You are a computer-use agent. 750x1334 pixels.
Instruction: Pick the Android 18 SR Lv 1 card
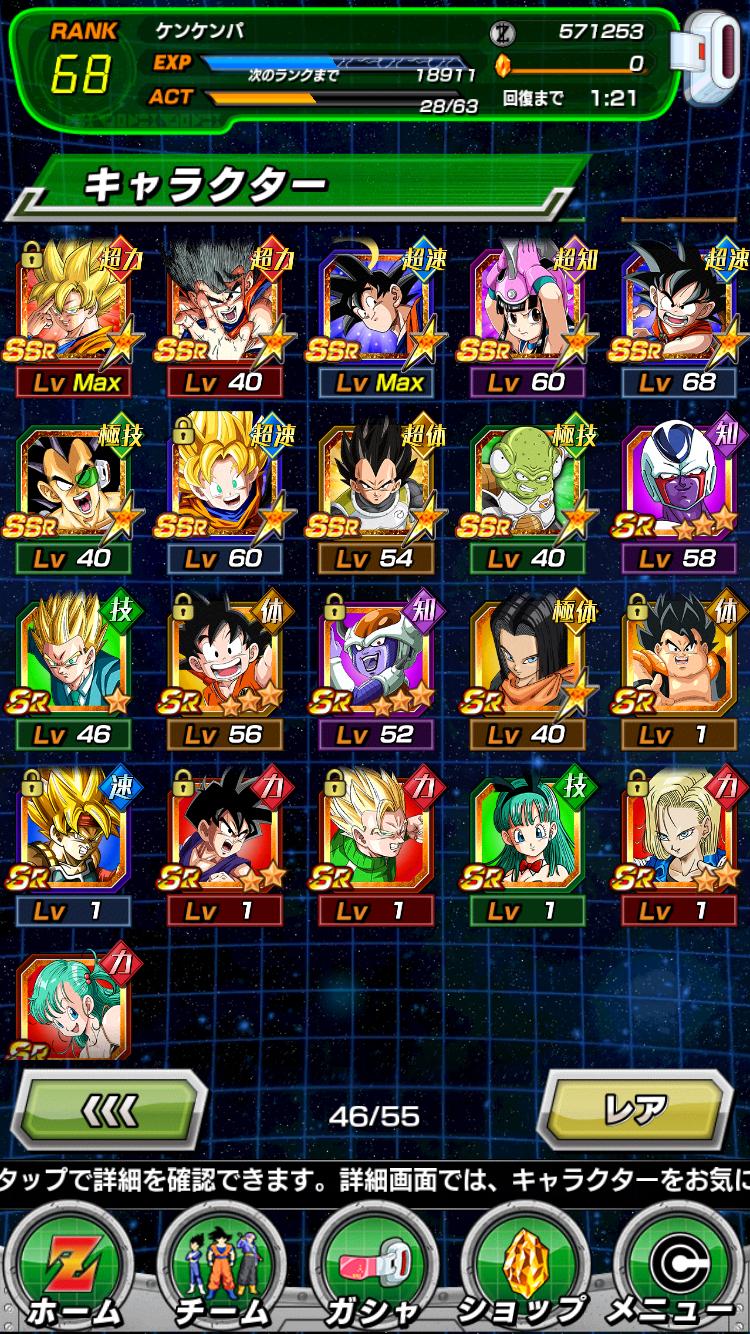coord(680,838)
